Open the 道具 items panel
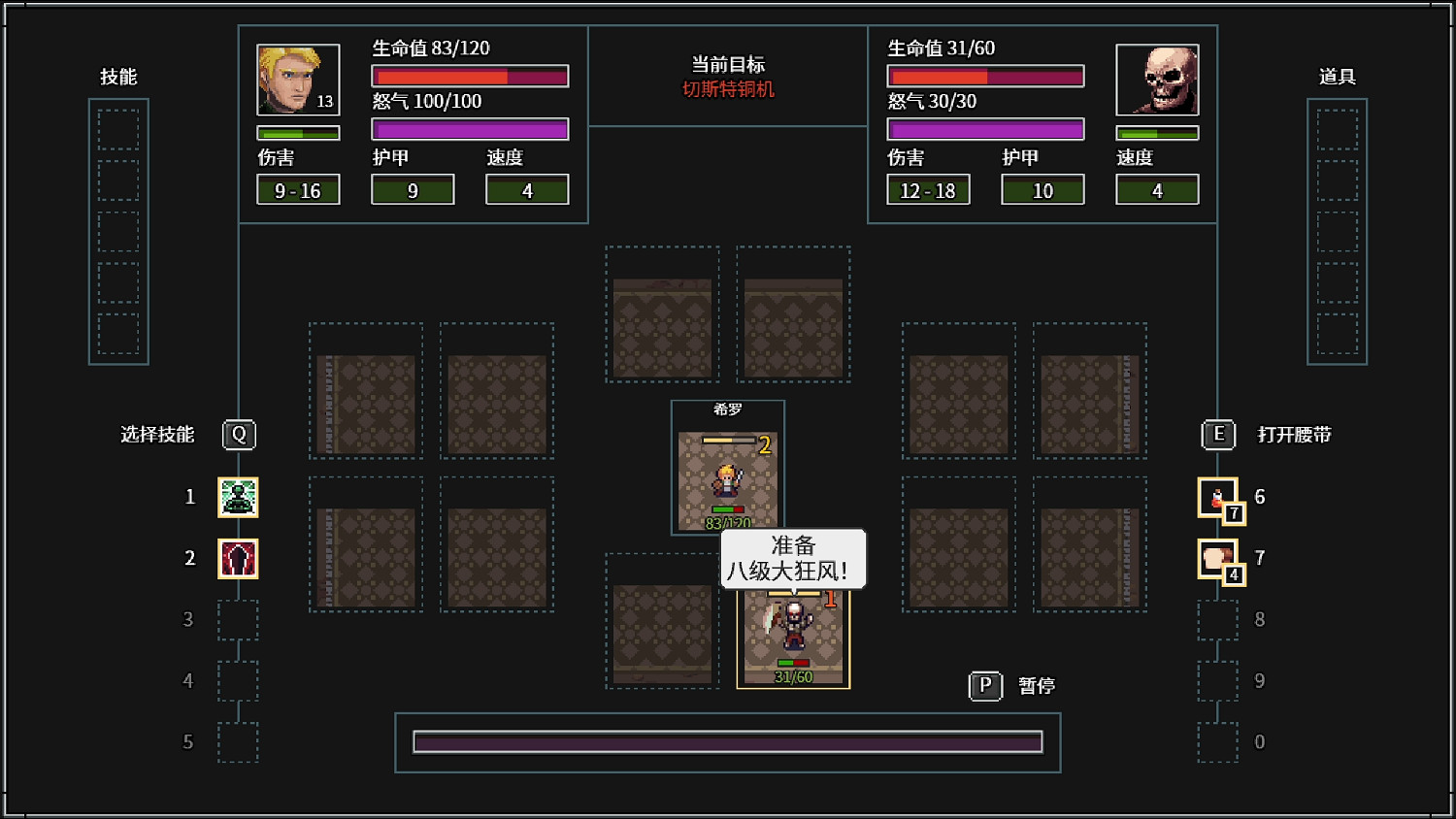The height and width of the screenshot is (819, 1456). coord(1338,78)
